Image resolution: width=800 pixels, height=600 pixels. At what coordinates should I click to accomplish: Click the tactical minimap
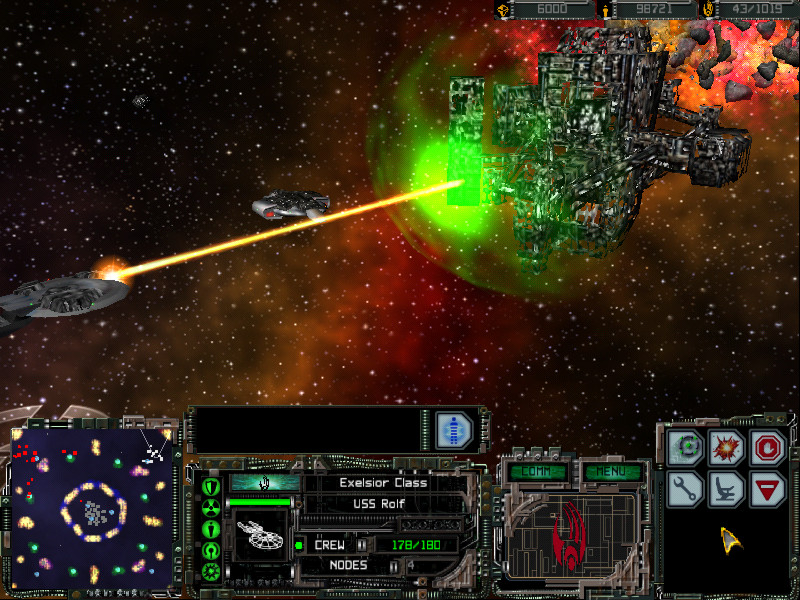tap(92, 506)
